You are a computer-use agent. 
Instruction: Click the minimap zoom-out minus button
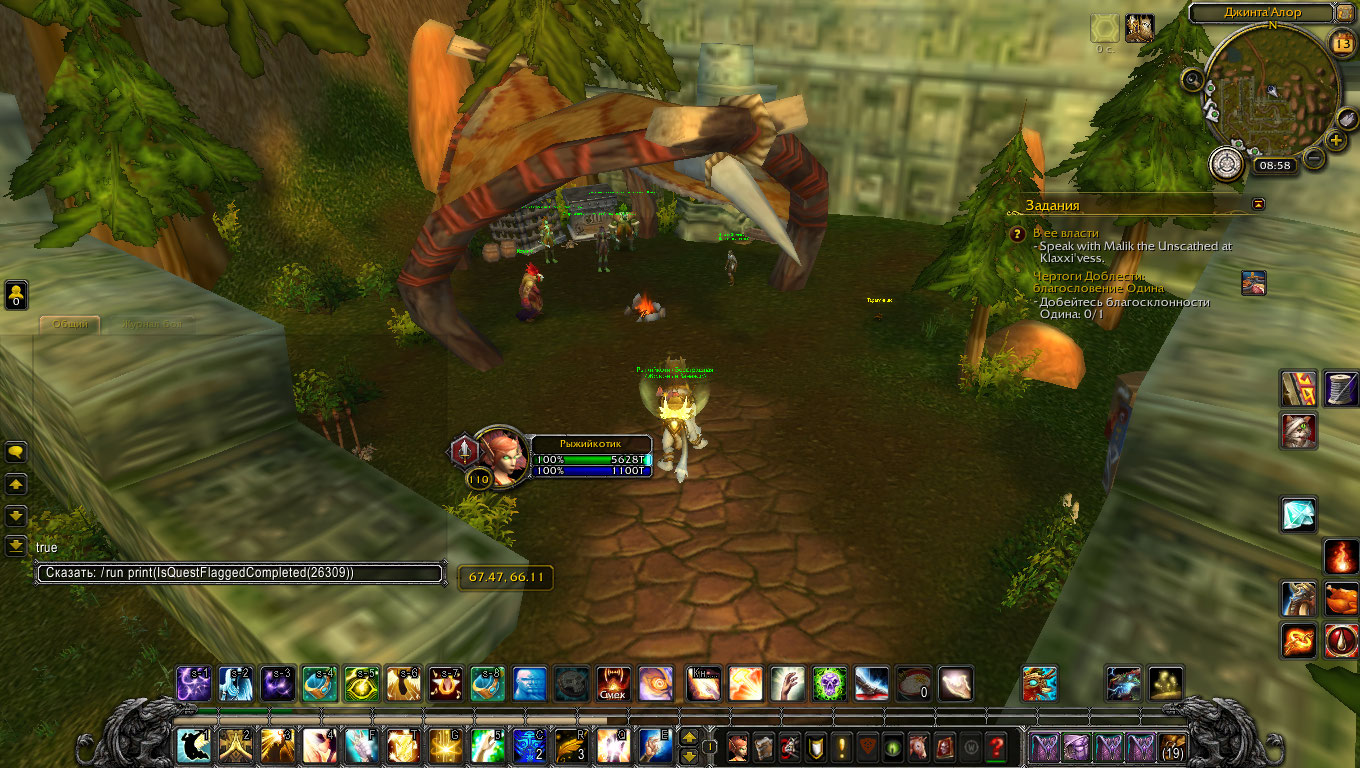(x=1315, y=158)
